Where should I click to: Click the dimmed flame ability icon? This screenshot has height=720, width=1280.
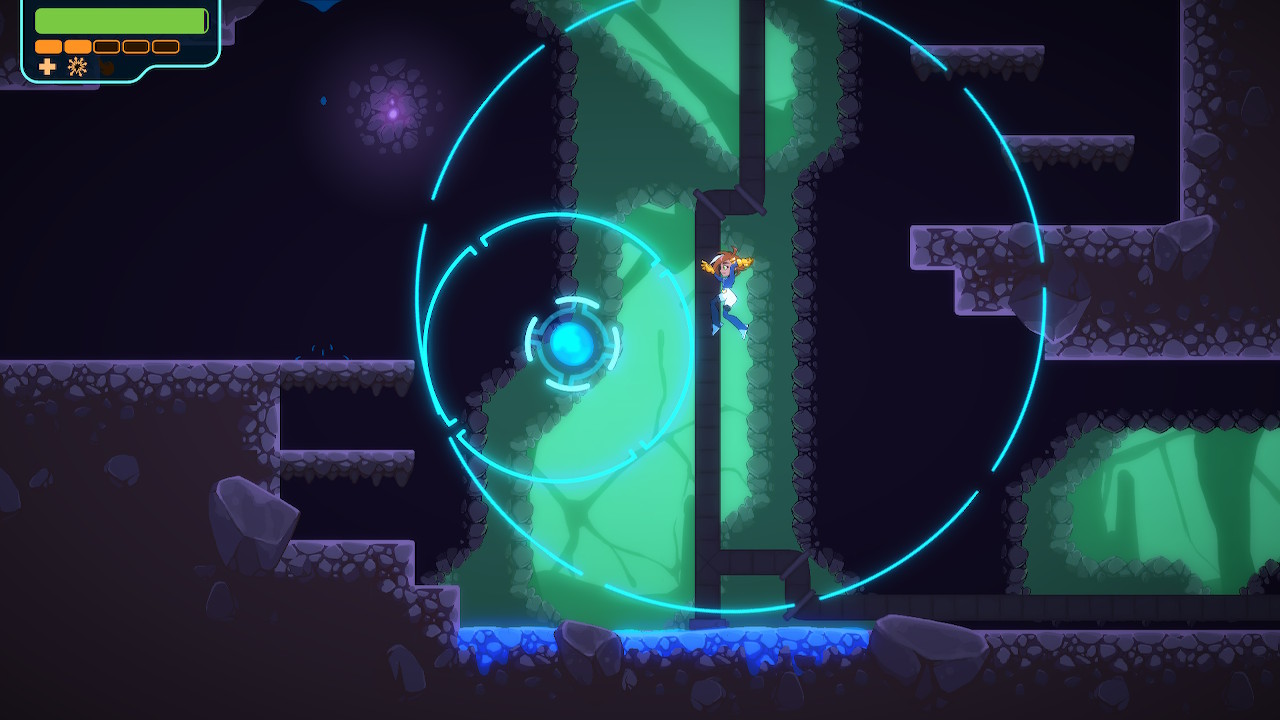(106, 66)
